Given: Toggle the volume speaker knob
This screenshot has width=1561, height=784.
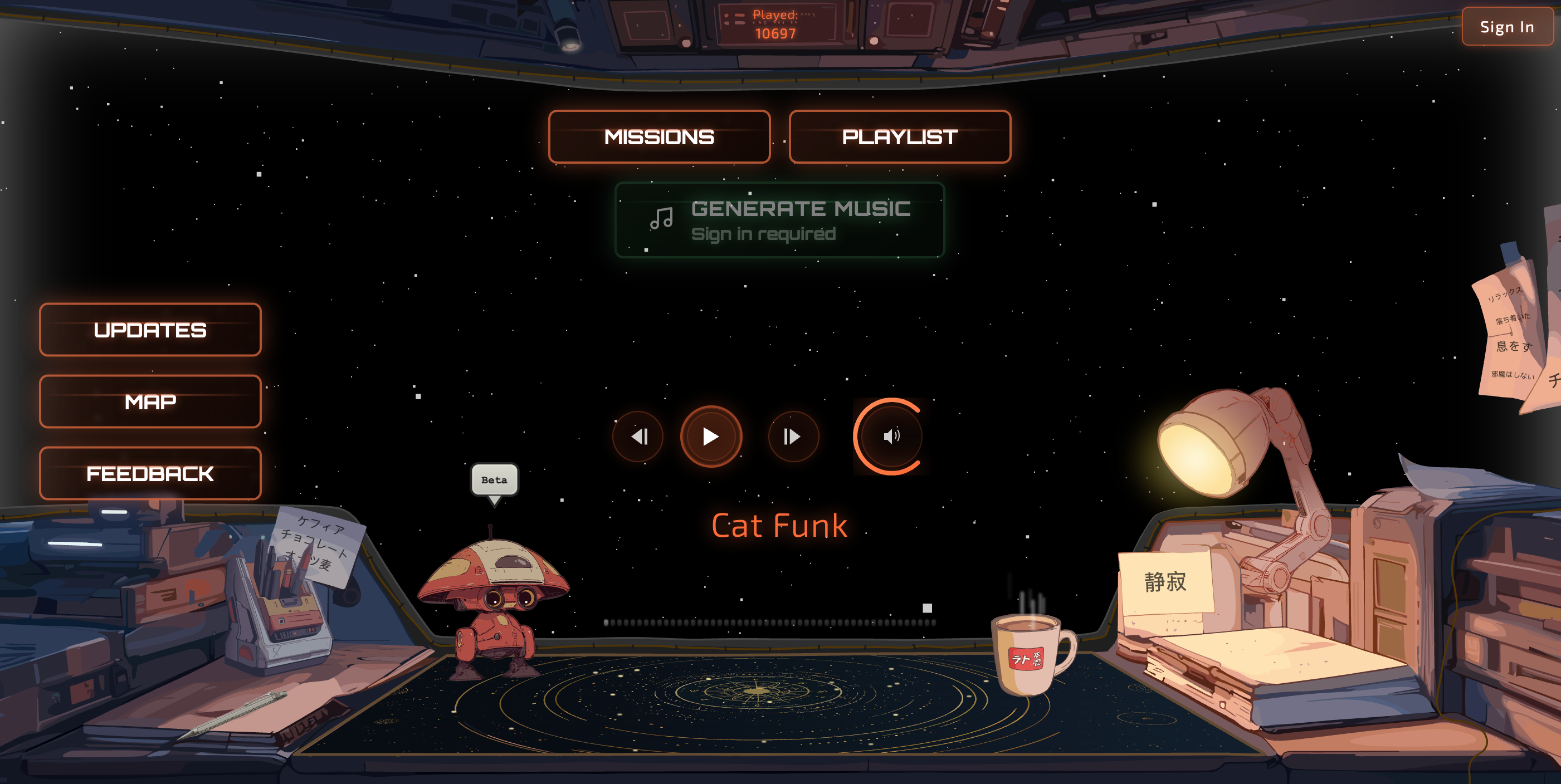Looking at the screenshot, I should [x=891, y=436].
